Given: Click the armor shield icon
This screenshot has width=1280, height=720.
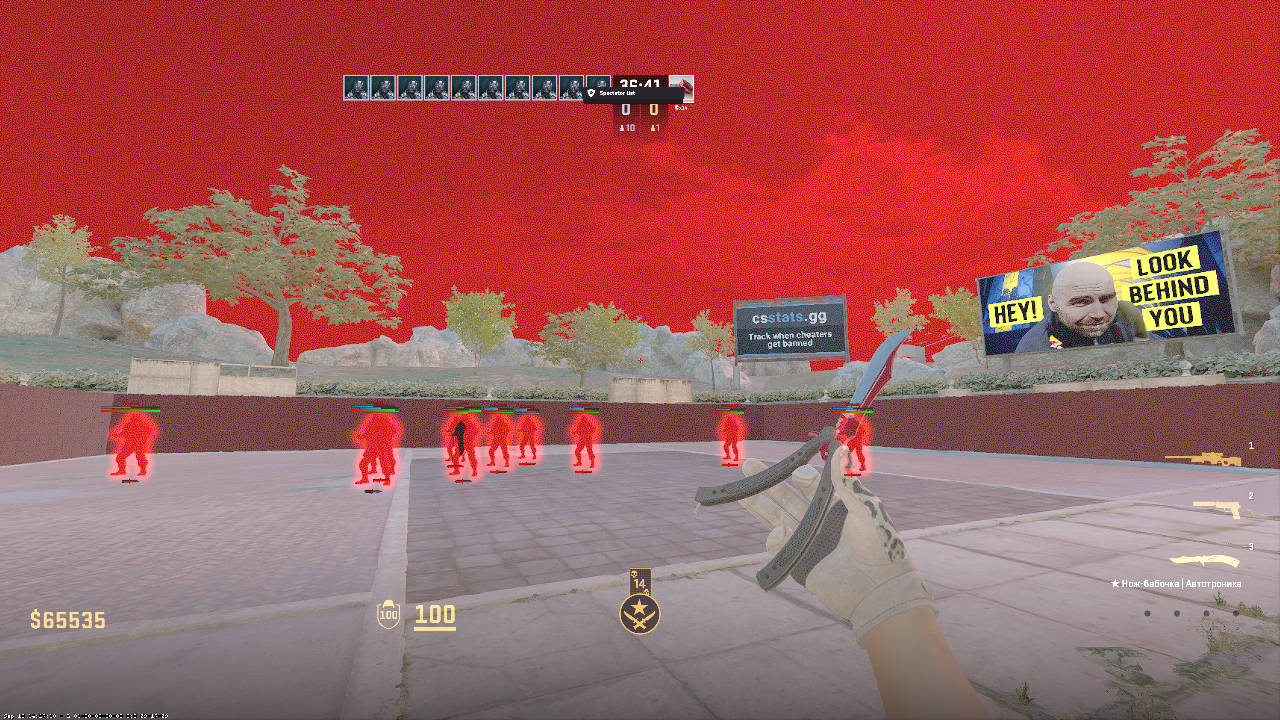Looking at the screenshot, I should point(388,615).
